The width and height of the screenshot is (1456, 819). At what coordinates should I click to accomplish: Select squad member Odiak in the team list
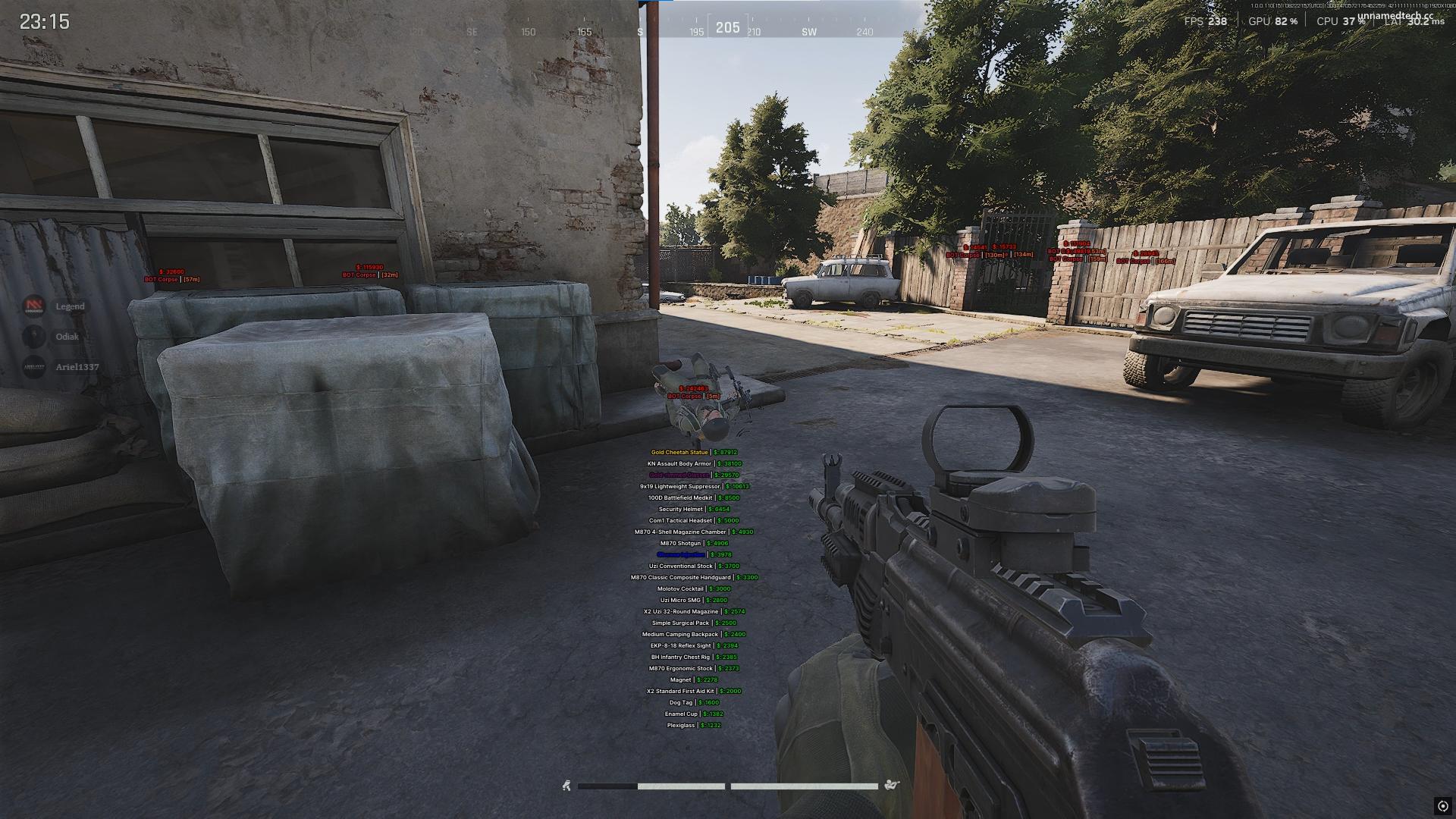point(67,337)
